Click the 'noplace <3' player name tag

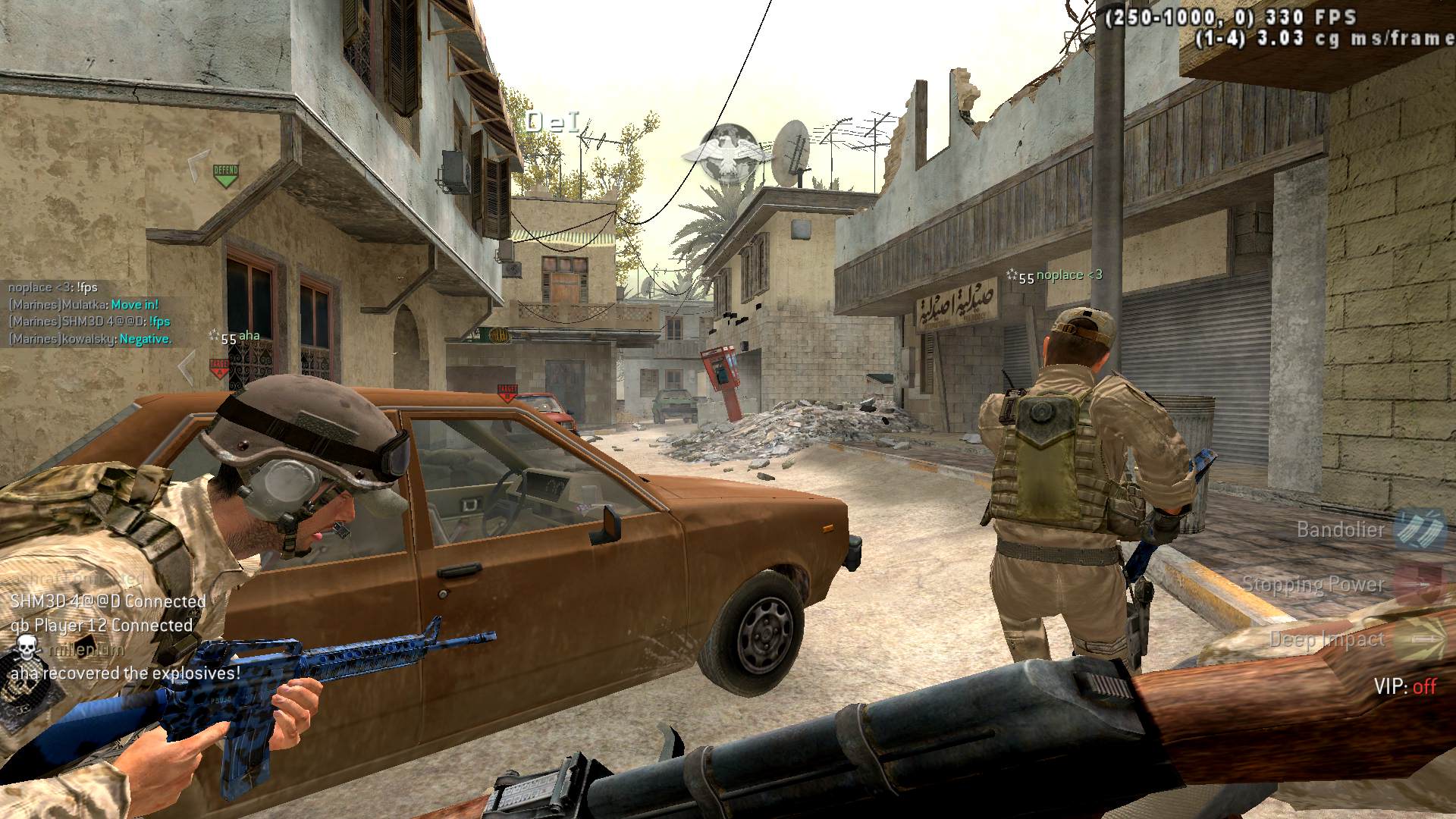(1069, 275)
